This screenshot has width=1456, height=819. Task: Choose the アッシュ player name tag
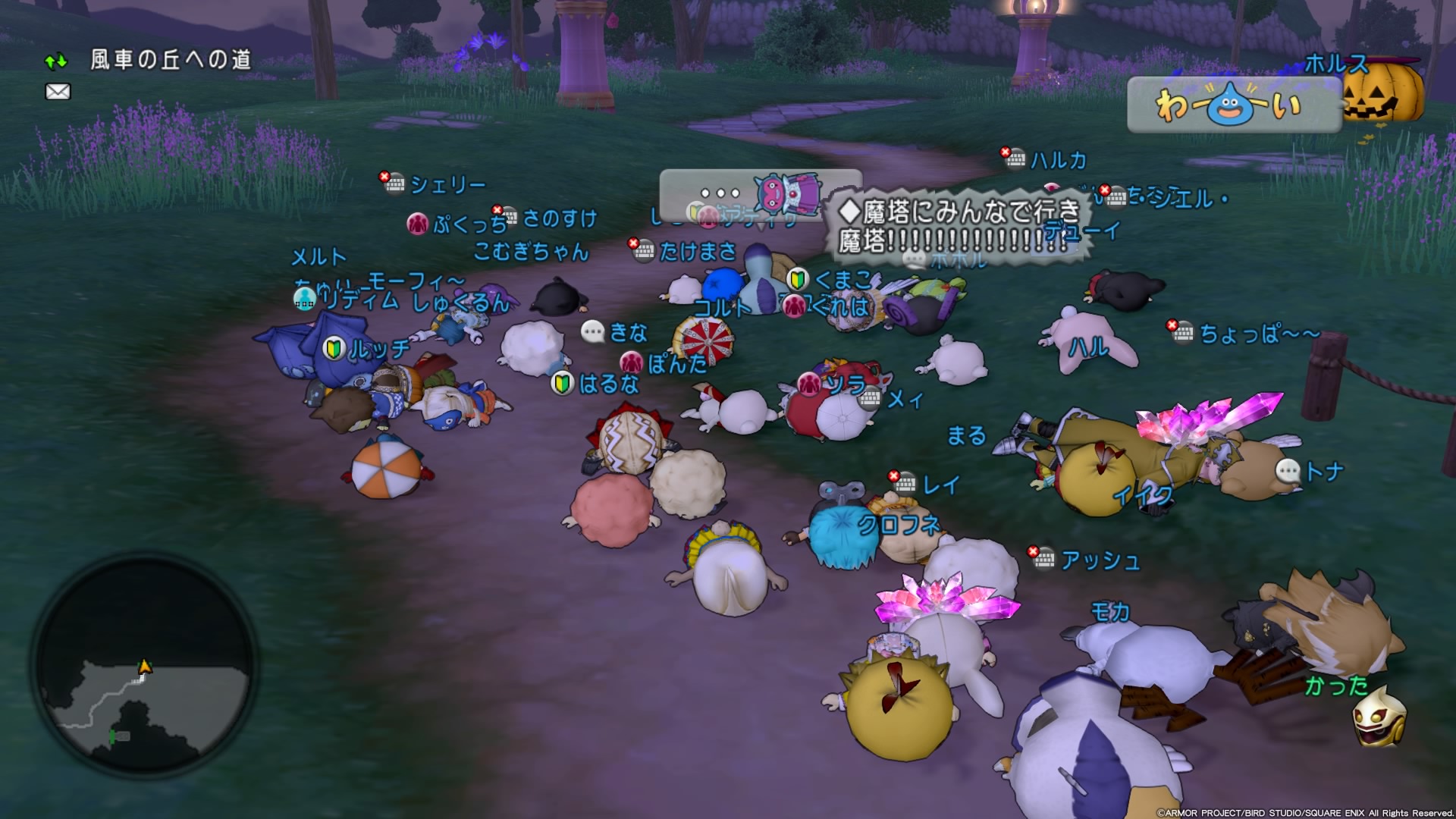pos(1100,560)
